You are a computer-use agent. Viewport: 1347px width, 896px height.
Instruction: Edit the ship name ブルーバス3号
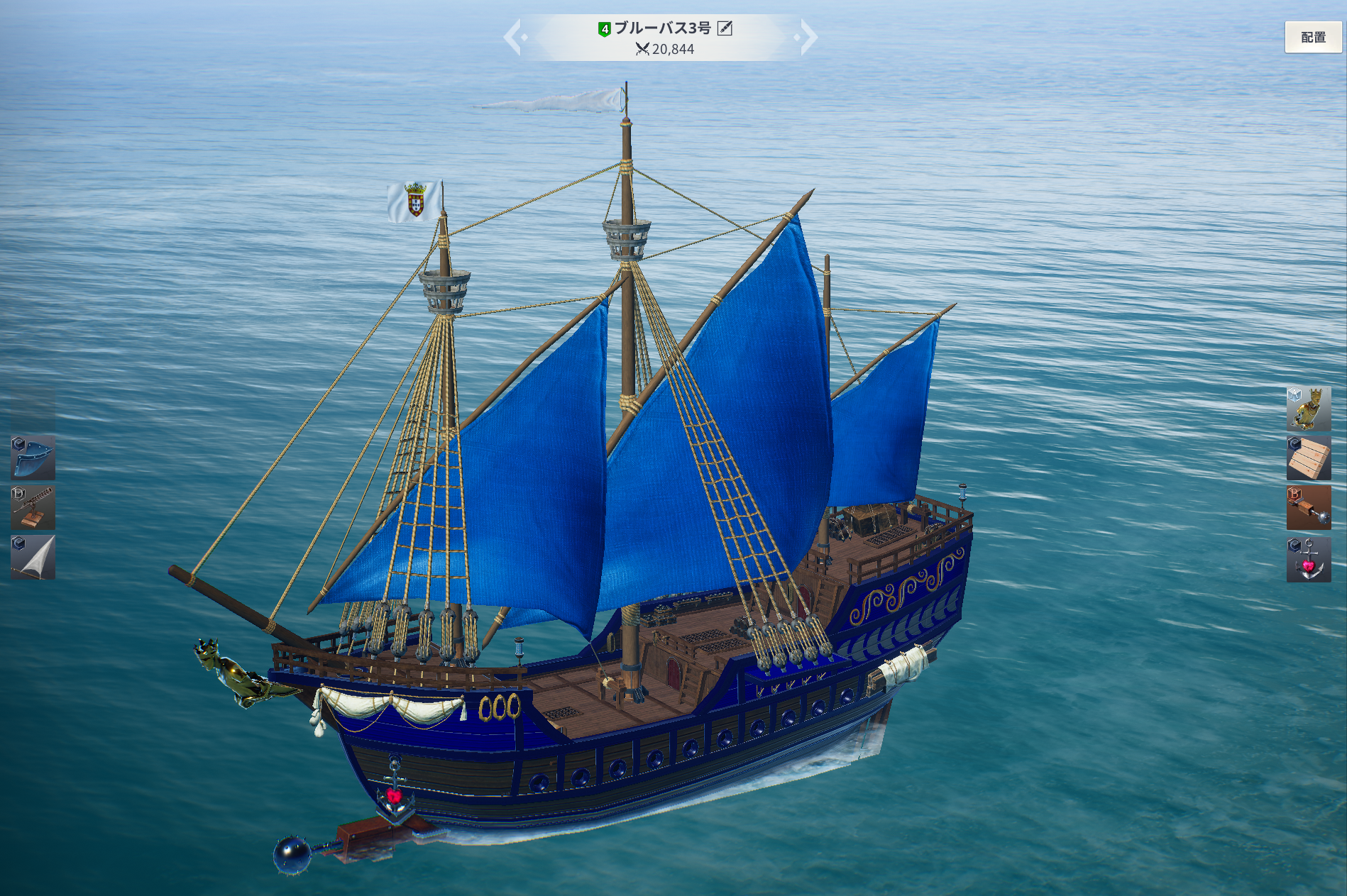coord(725,28)
